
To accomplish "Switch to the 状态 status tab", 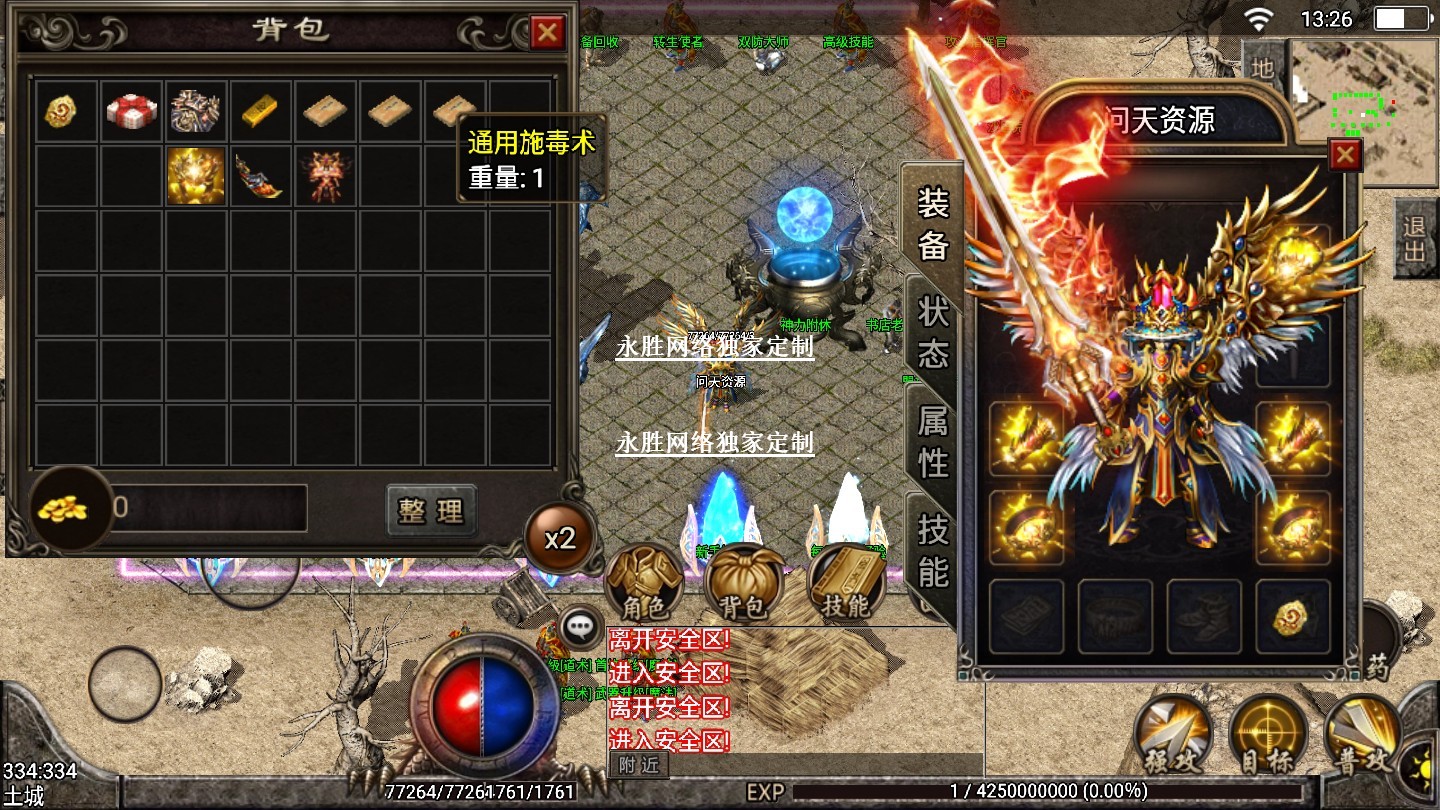I will pyautogui.click(x=932, y=332).
